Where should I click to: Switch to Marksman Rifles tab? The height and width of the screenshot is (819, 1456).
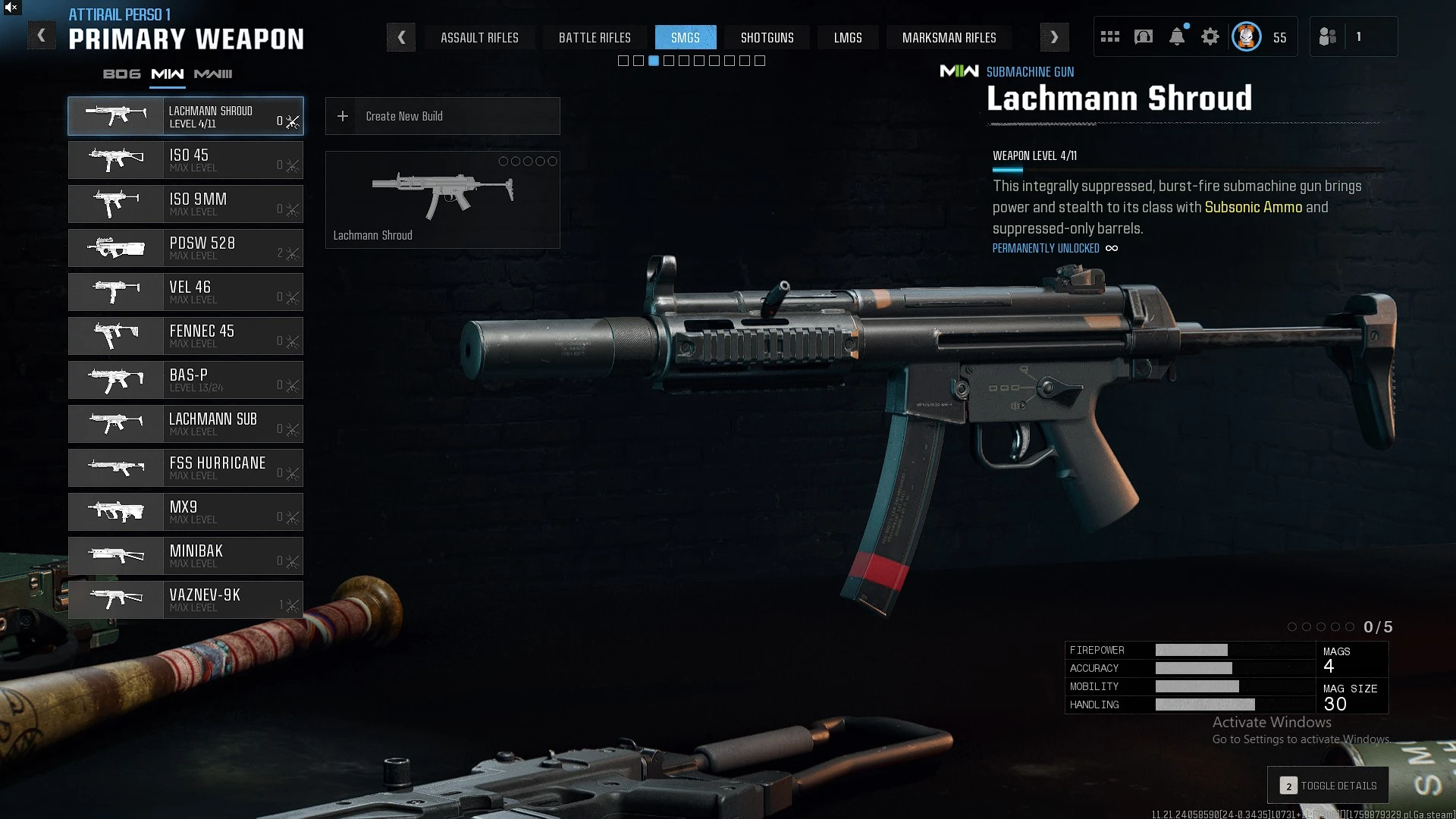[949, 38]
